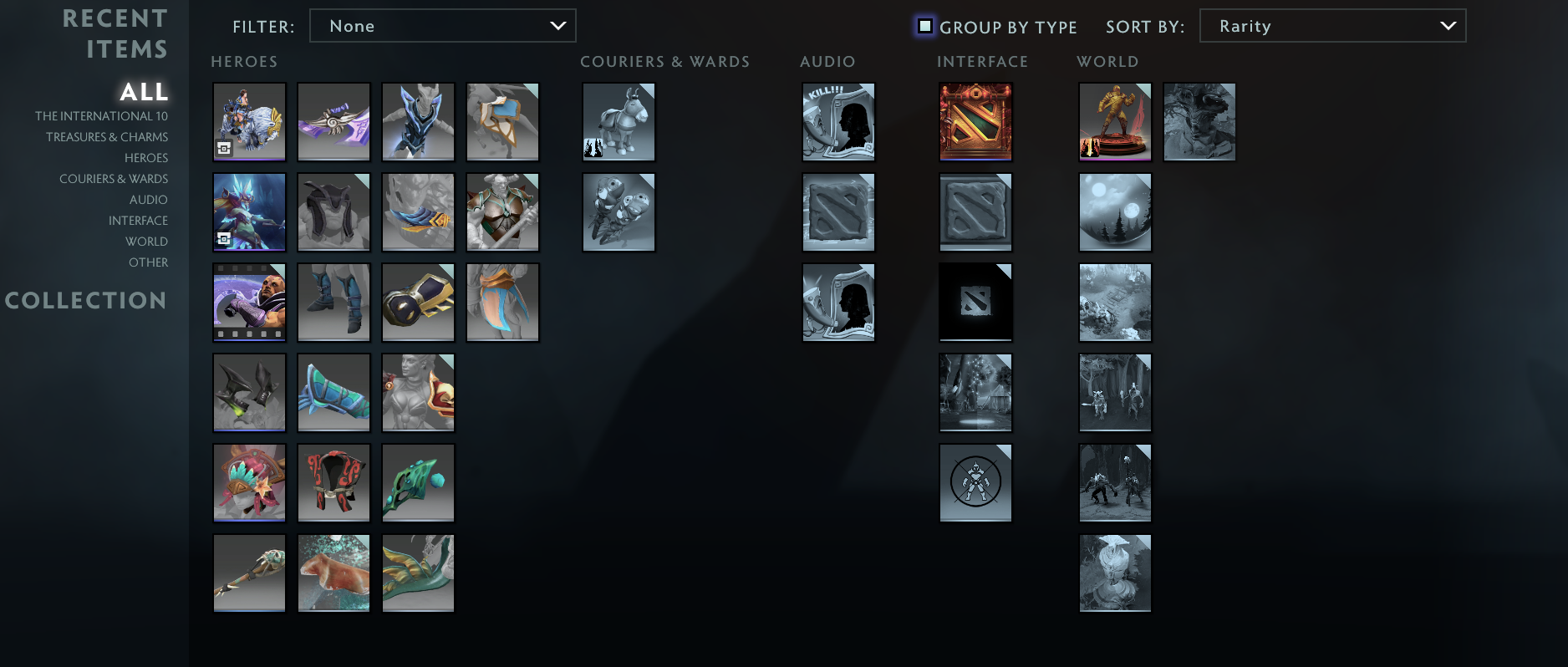Click the mounted hero bundle thumbnail

click(249, 122)
